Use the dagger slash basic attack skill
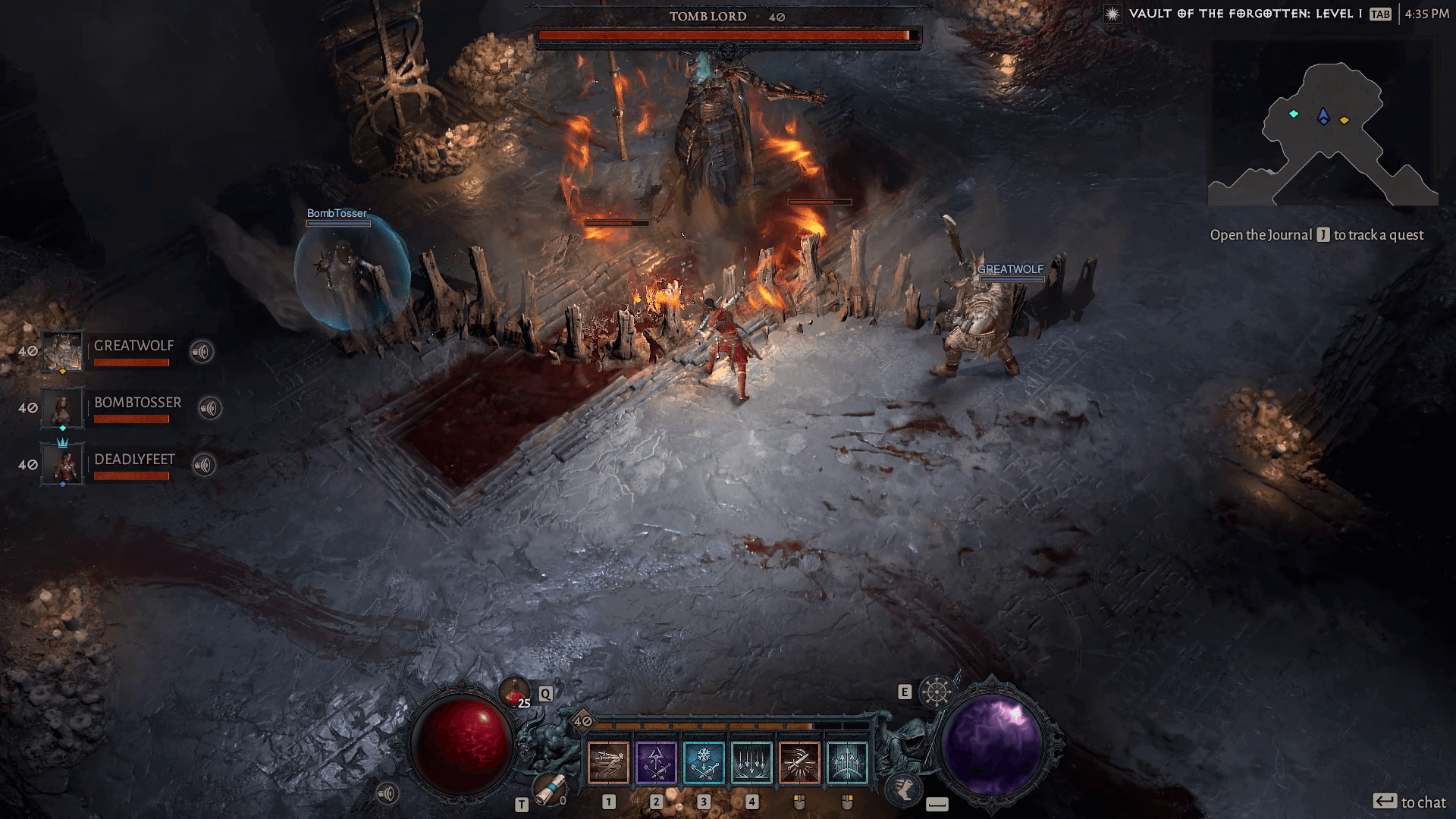Viewport: 1456px width, 819px height. [799, 762]
